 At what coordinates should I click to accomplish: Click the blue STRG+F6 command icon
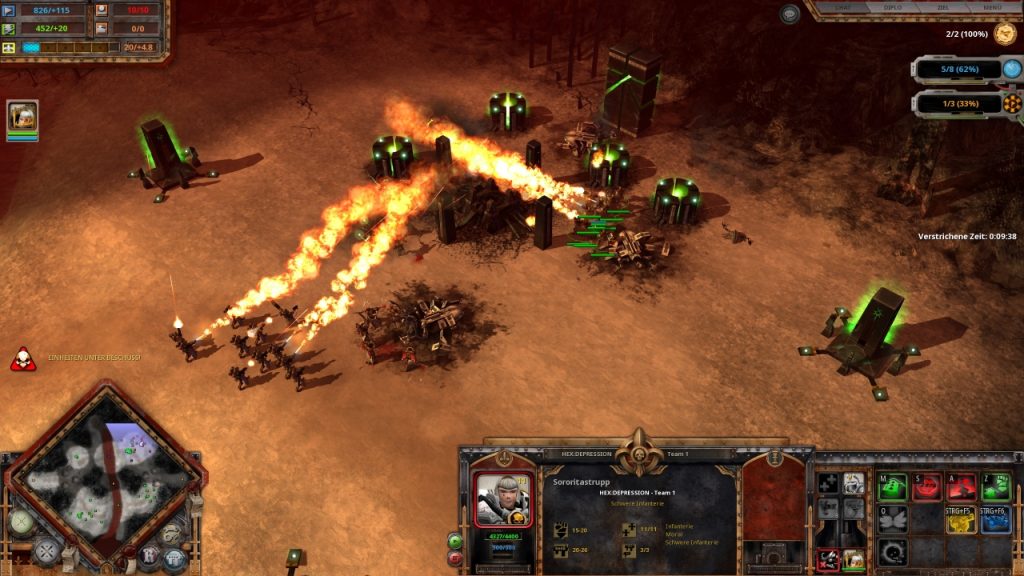click(996, 520)
